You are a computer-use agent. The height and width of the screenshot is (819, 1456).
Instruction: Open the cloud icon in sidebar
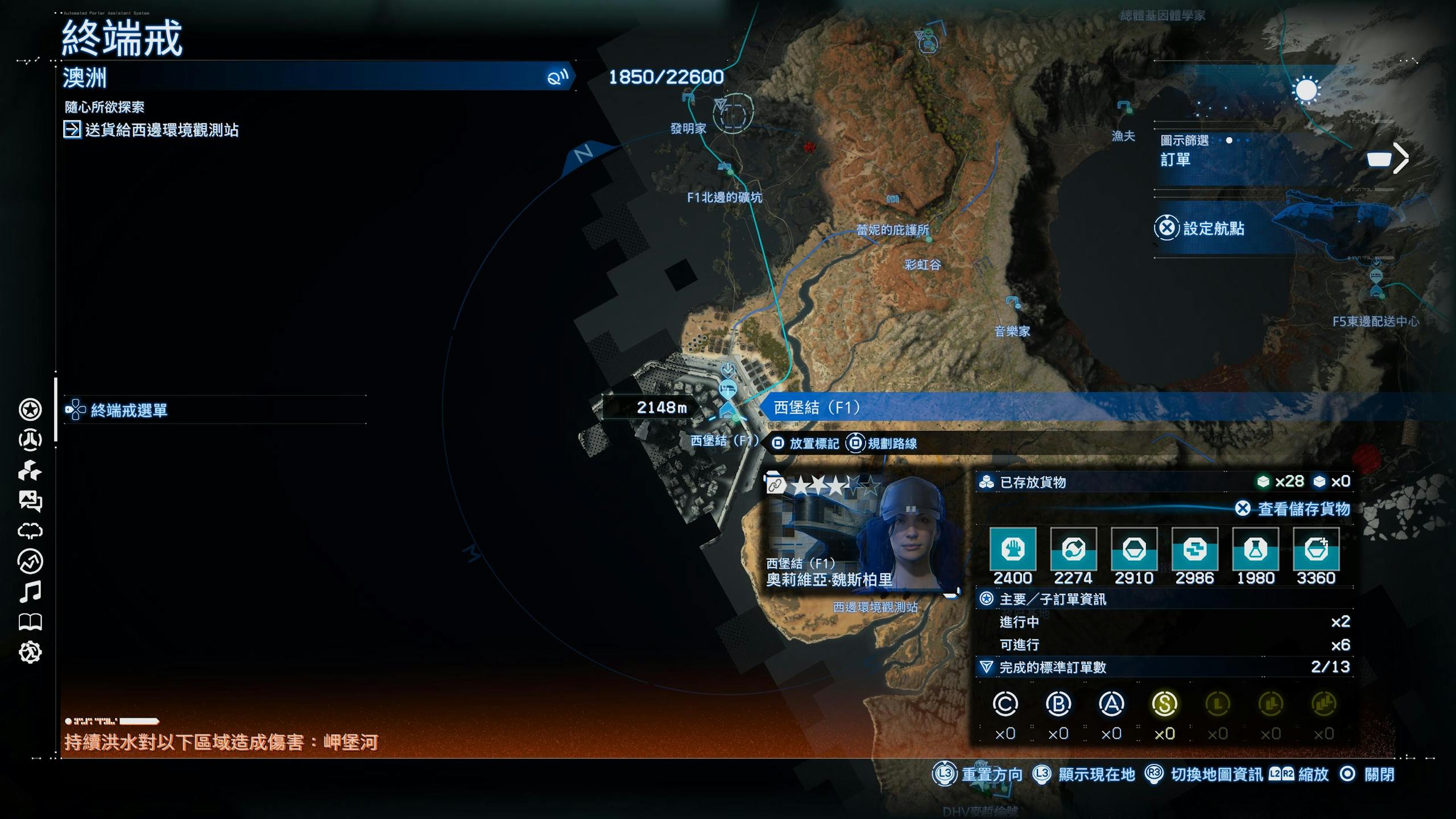[30, 531]
